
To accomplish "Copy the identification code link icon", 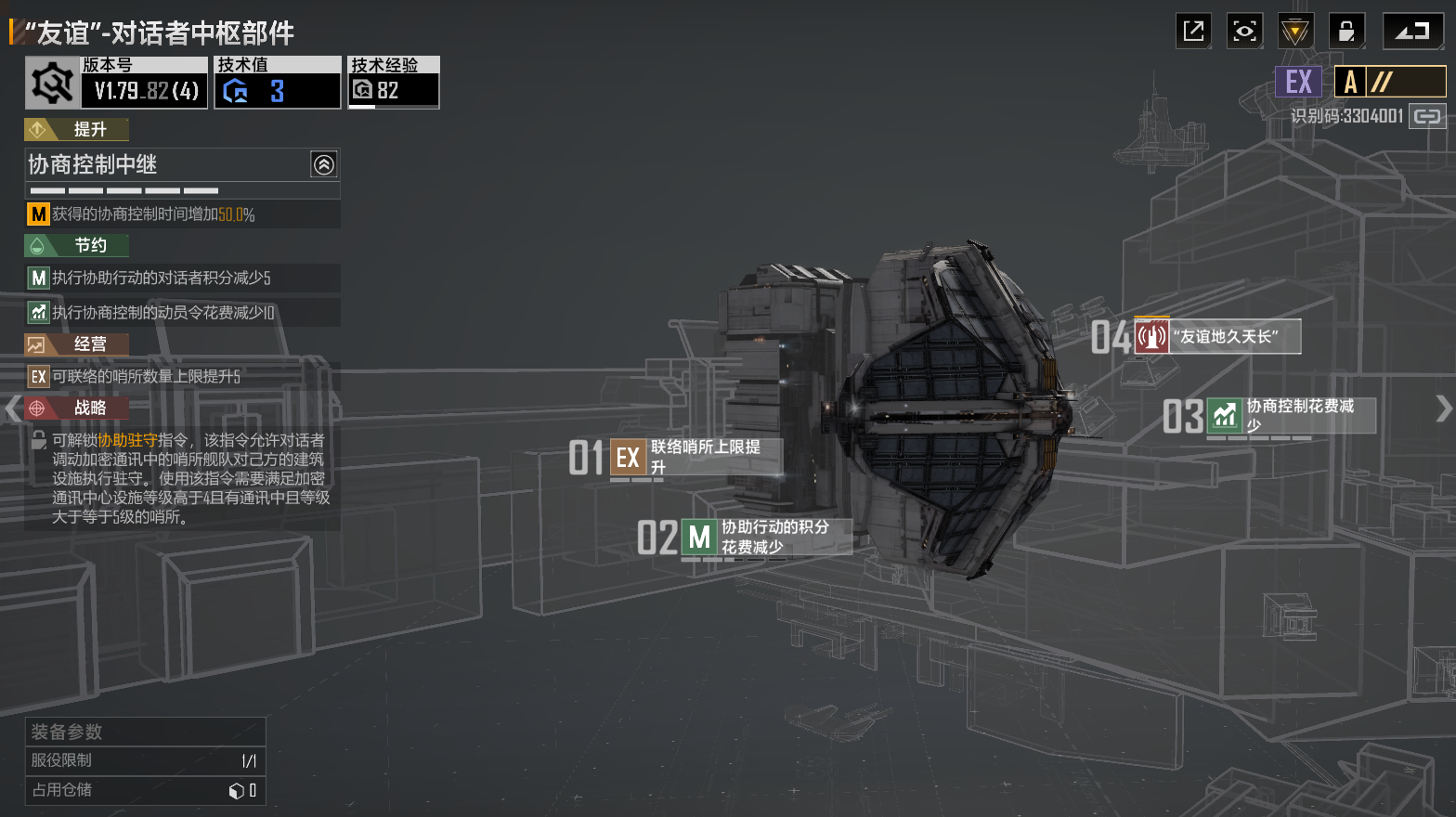I will coord(1427,116).
